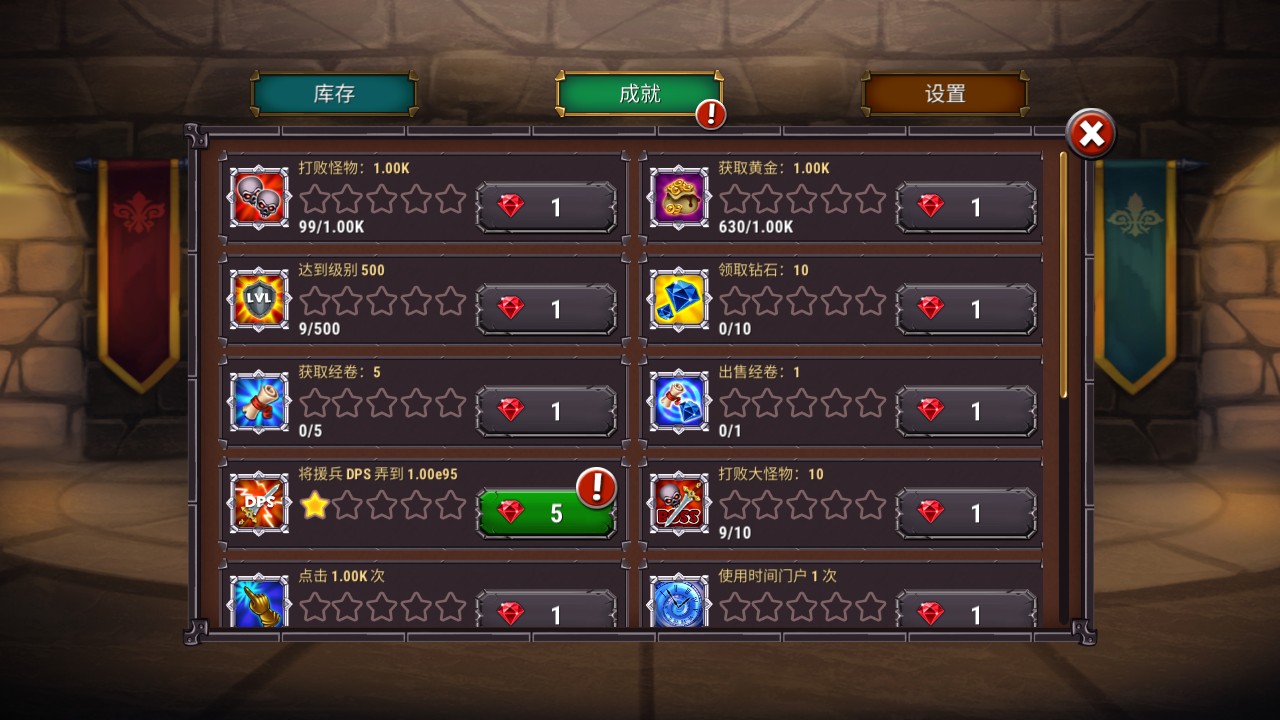Viewport: 1280px width, 720px height.
Task: Click the last star of 领取钻石 row
Action: [x=872, y=301]
